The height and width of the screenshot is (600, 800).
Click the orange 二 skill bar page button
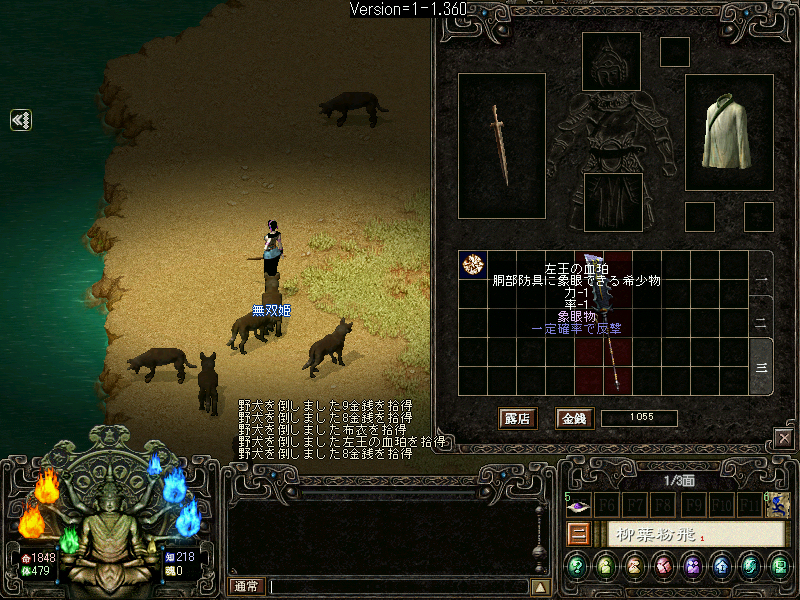(x=578, y=534)
